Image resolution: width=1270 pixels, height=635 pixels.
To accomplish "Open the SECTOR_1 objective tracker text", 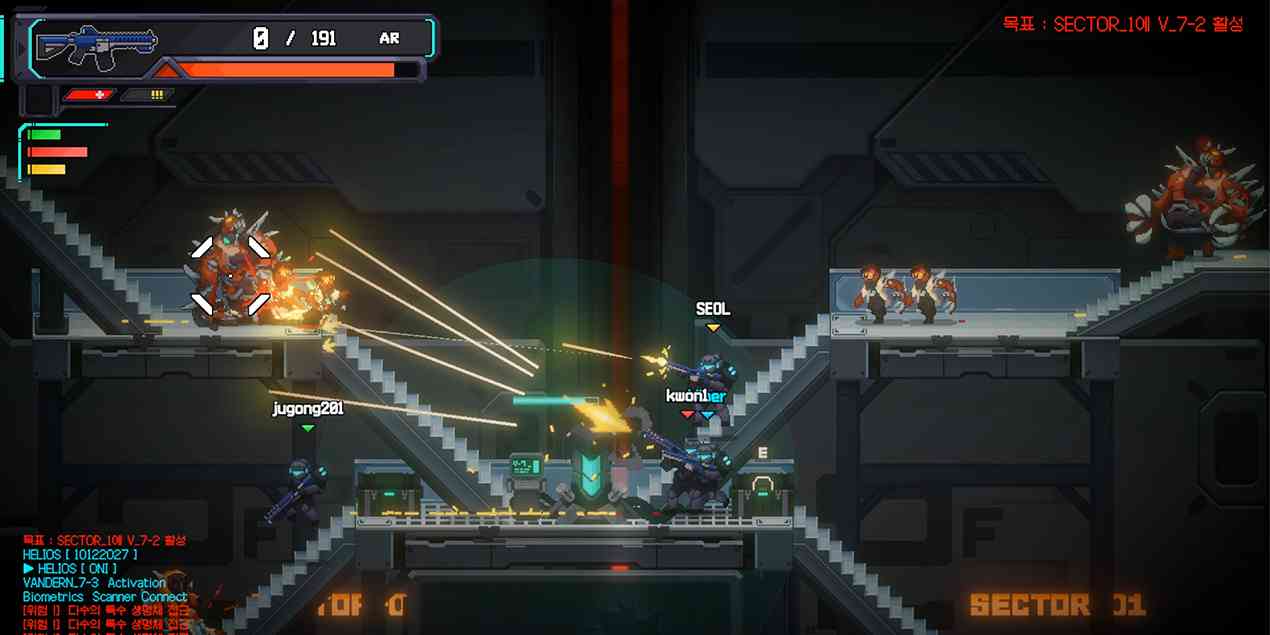I will coord(1123,24).
